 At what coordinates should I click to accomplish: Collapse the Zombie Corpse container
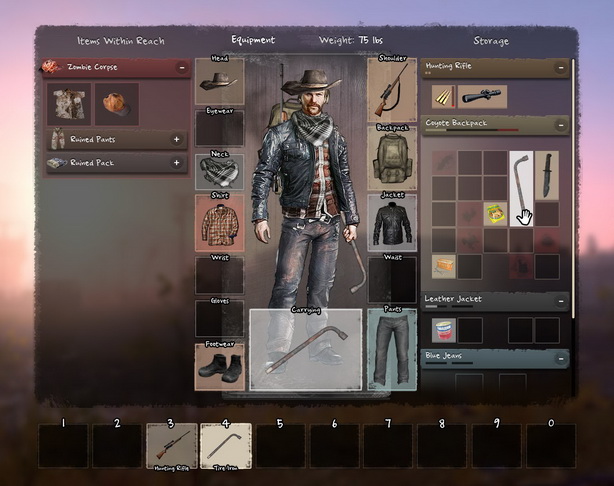click(182, 67)
